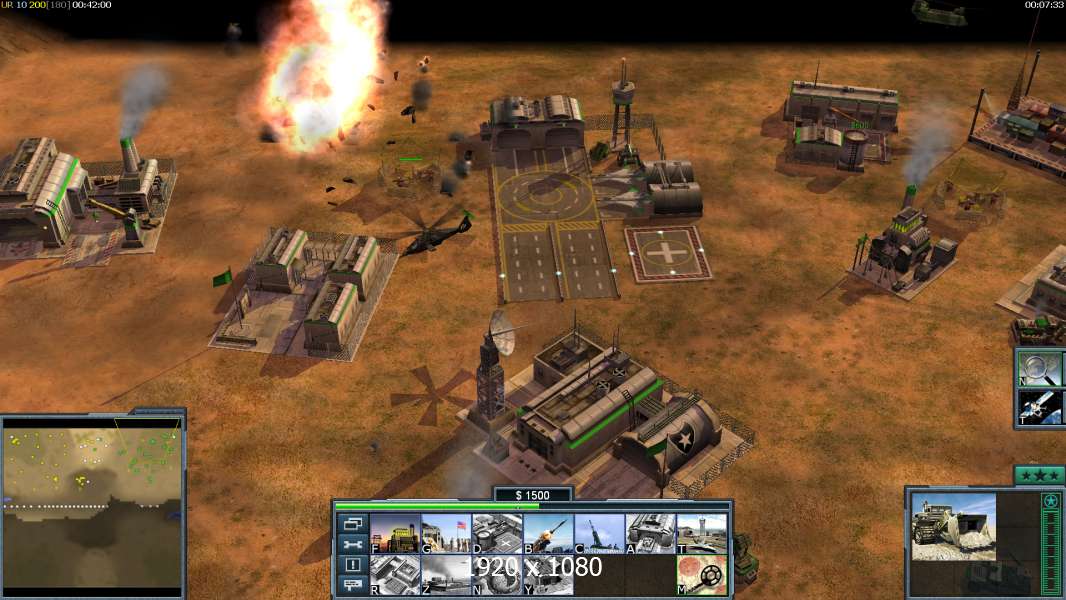The height and width of the screenshot is (600, 1066).
Task: Select the artillery cannon build icon (C)
Action: tap(599, 534)
